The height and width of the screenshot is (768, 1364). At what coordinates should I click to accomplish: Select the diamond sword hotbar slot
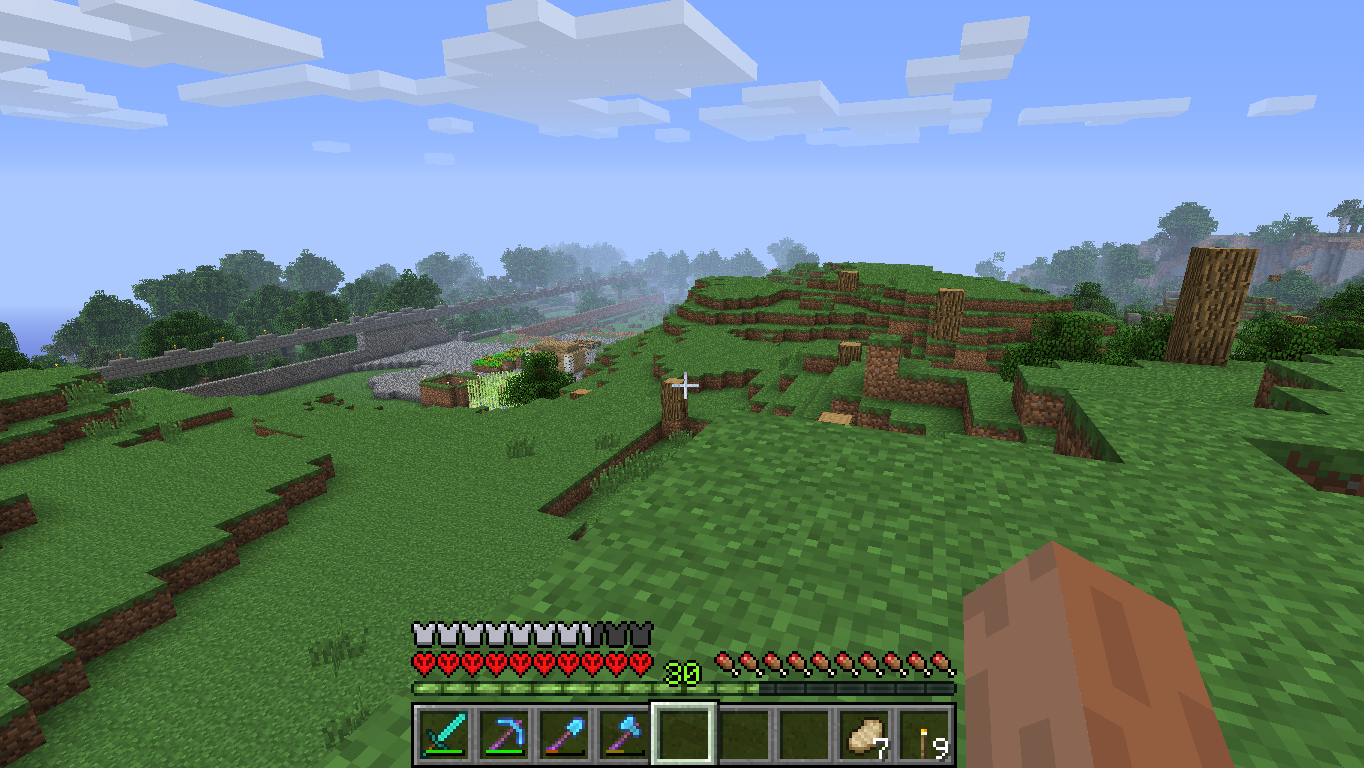(444, 735)
